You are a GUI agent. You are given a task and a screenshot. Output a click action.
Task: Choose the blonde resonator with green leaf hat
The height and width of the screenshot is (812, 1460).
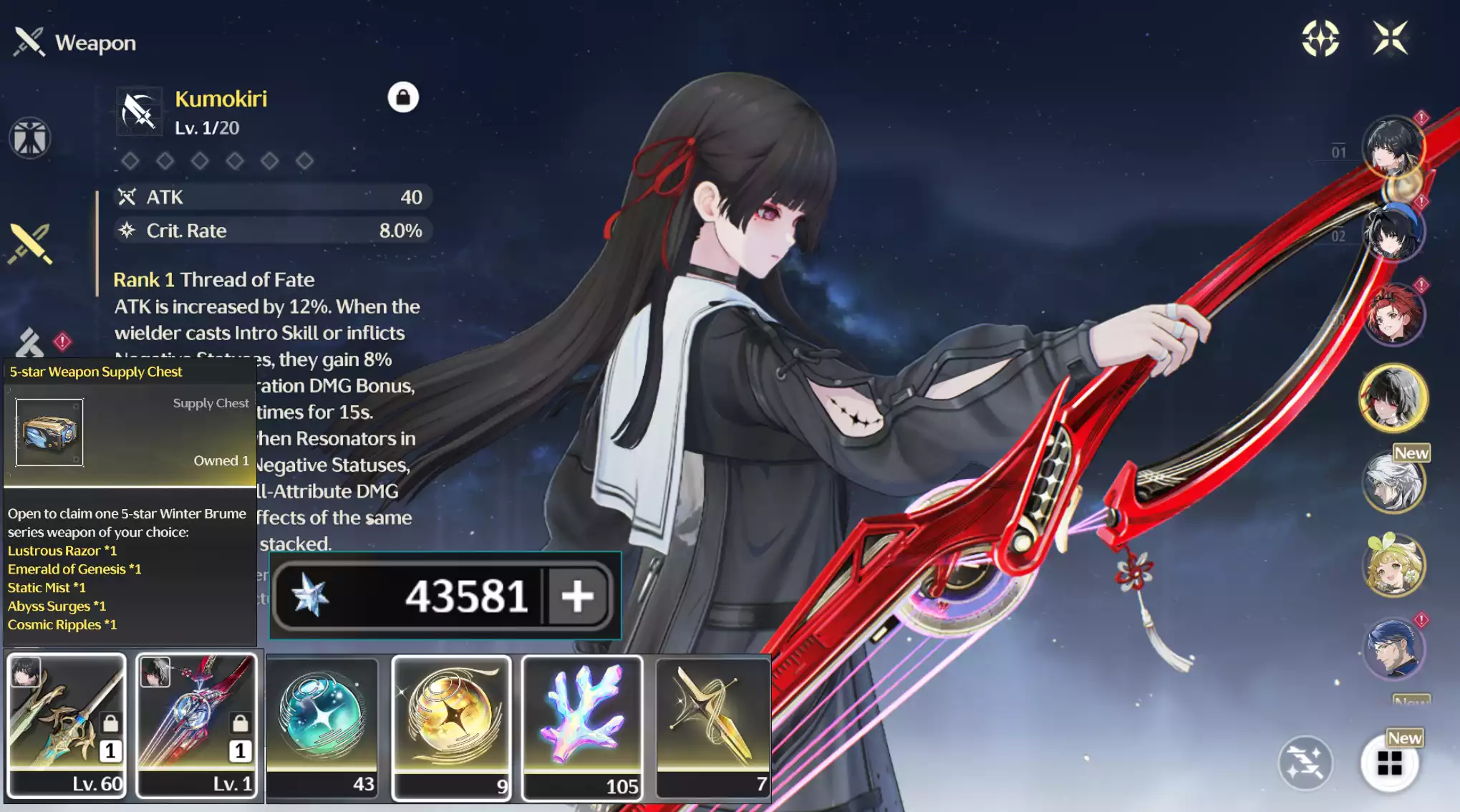tap(1393, 566)
